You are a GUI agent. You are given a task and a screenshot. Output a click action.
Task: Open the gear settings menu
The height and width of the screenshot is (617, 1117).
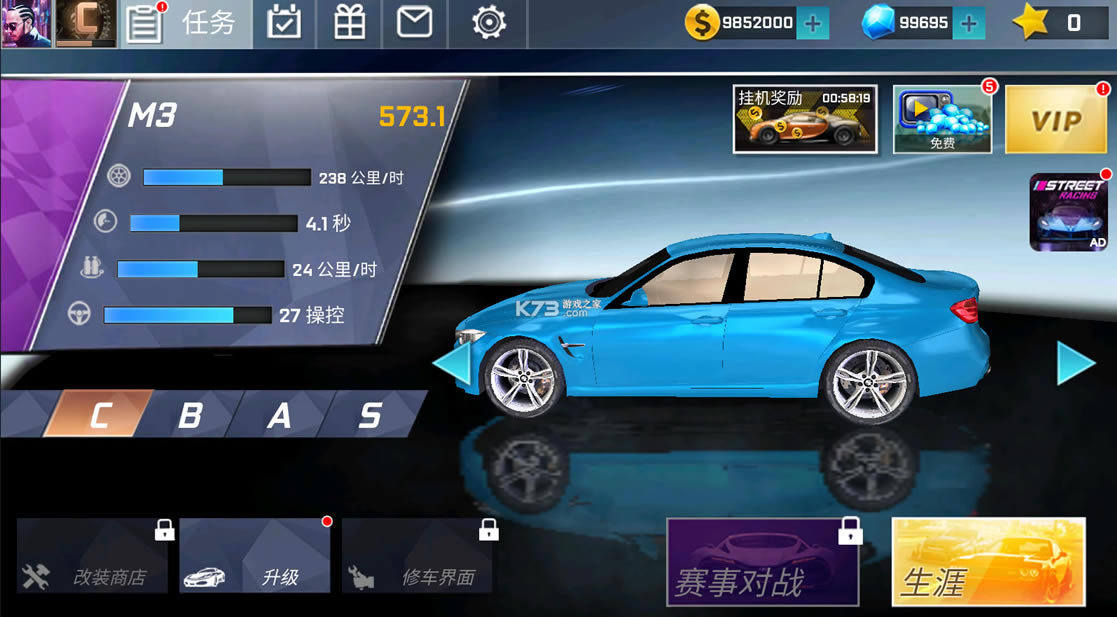(488, 24)
